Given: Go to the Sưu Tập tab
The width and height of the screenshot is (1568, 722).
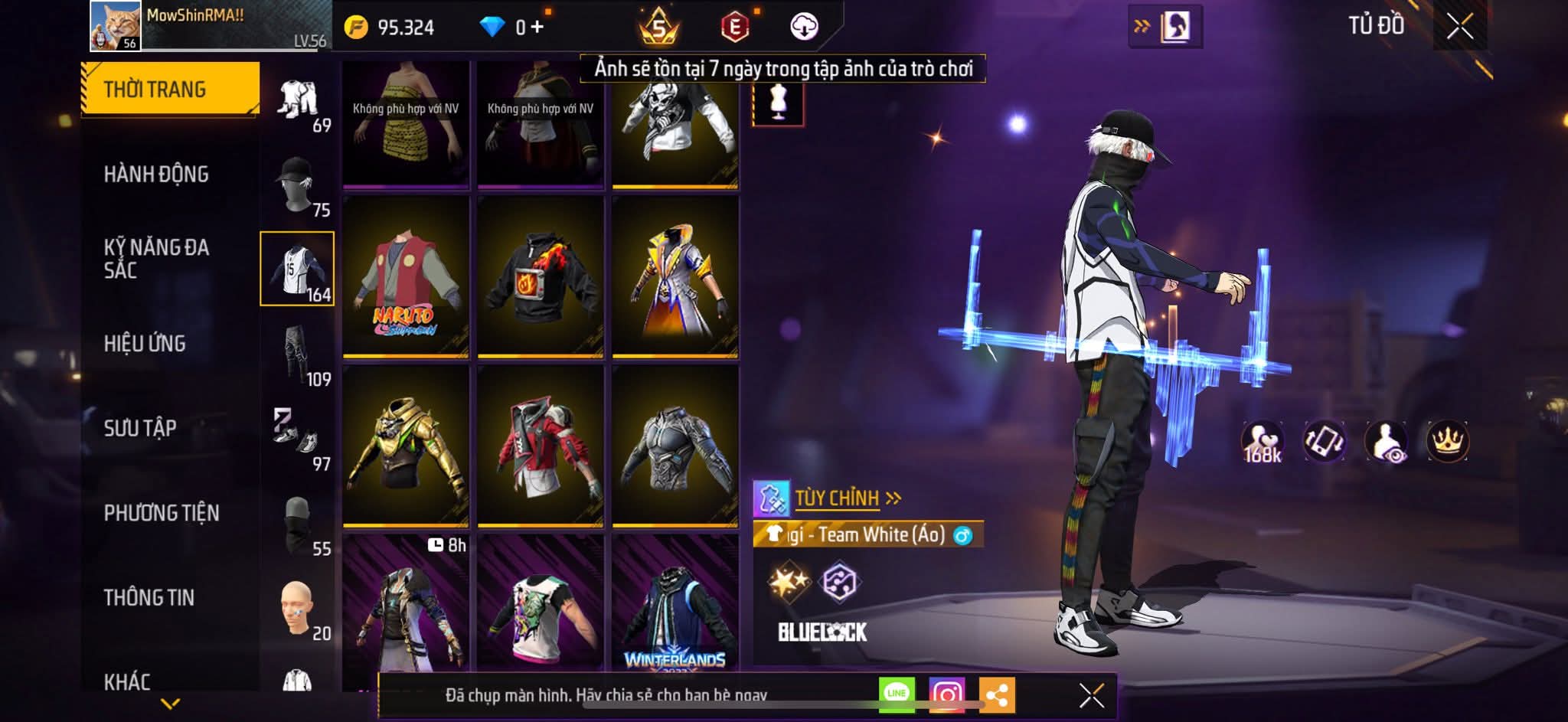Looking at the screenshot, I should pos(140,428).
